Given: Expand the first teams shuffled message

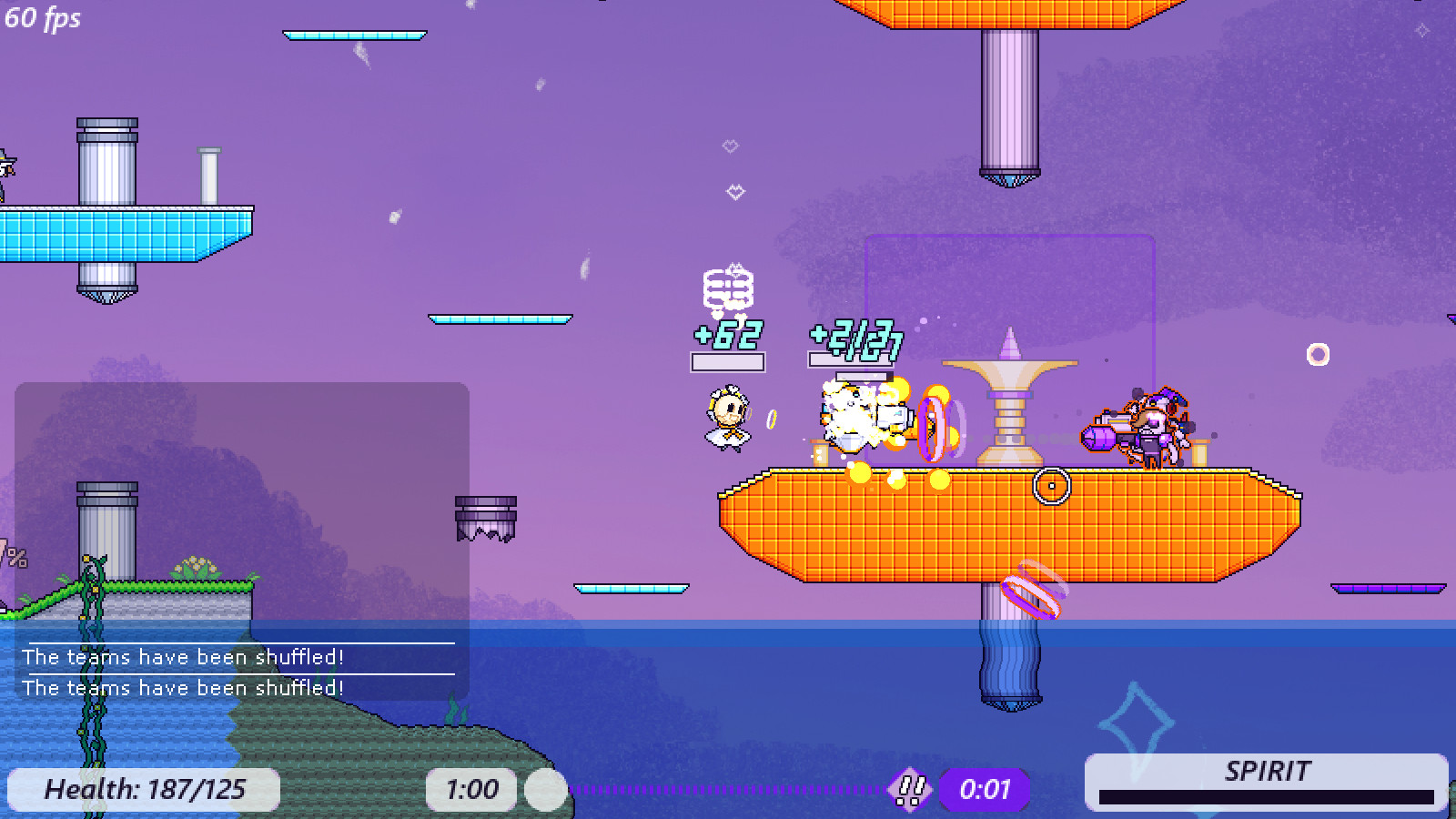Looking at the screenshot, I should tap(185, 657).
